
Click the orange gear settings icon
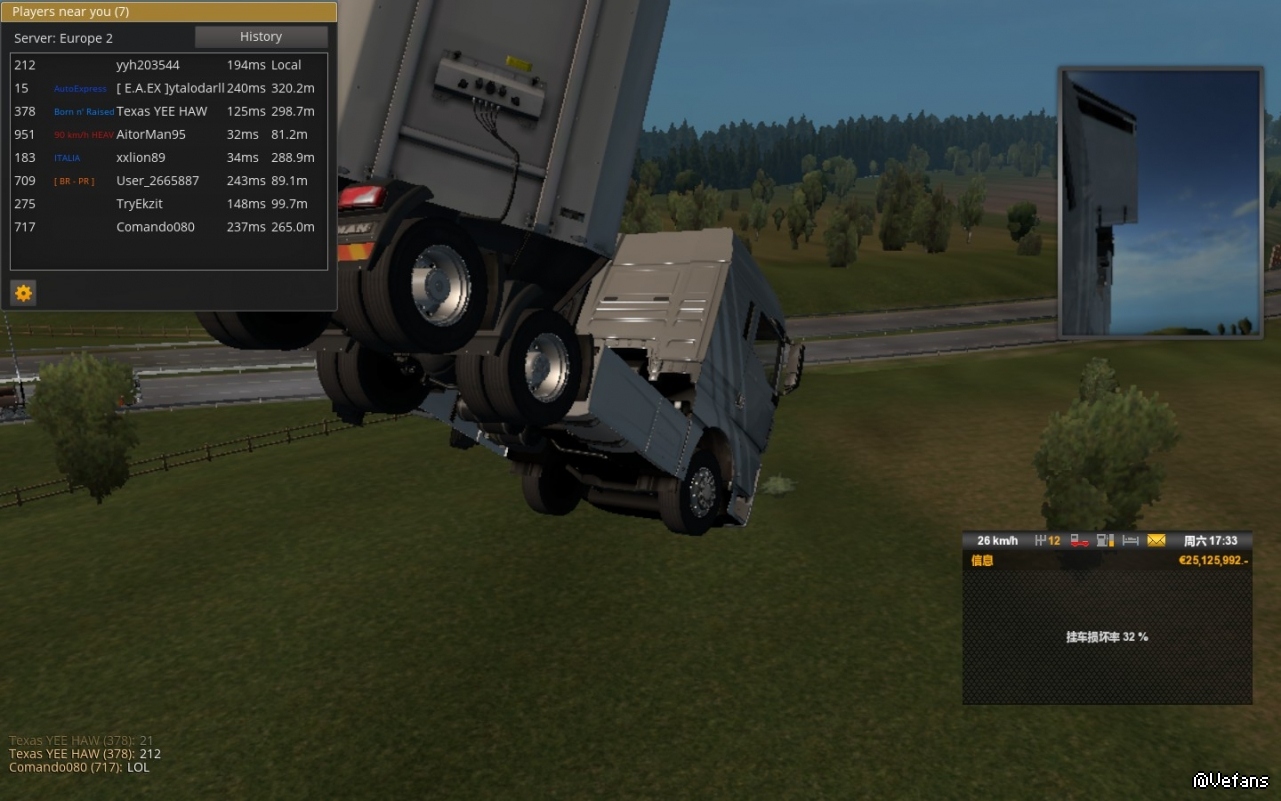pos(24,293)
